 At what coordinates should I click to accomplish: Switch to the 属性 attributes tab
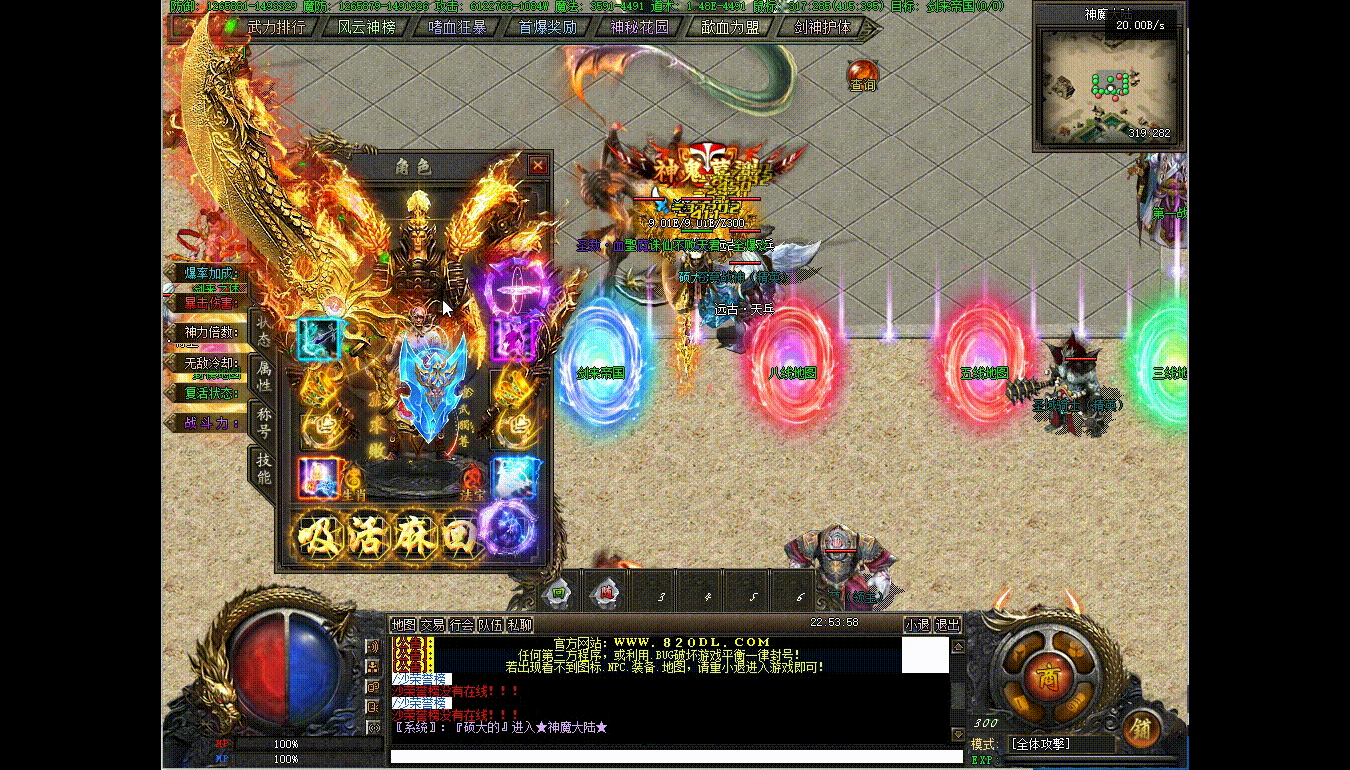pyautogui.click(x=264, y=377)
